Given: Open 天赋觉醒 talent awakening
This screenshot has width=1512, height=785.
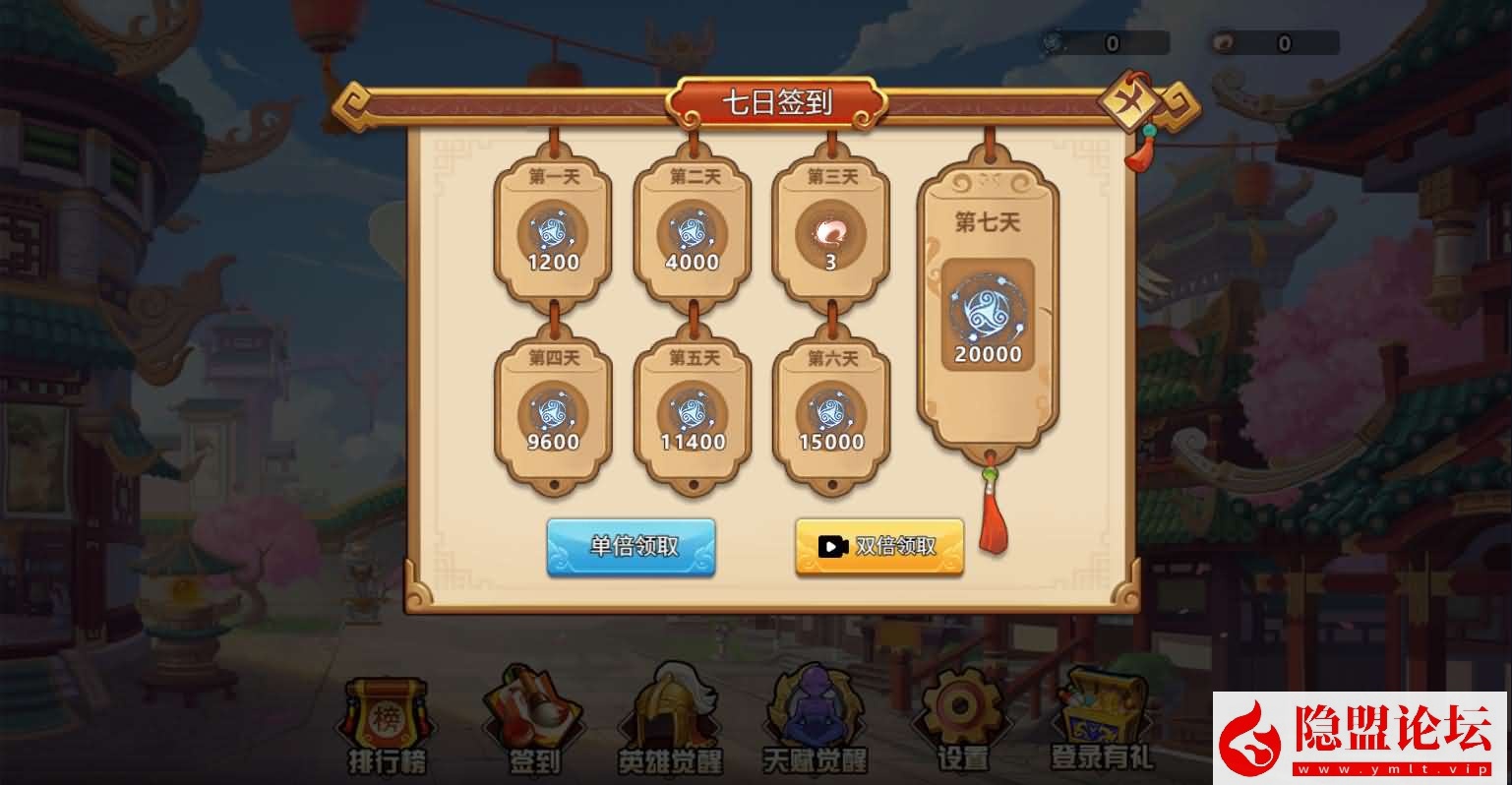Looking at the screenshot, I should (x=815, y=723).
